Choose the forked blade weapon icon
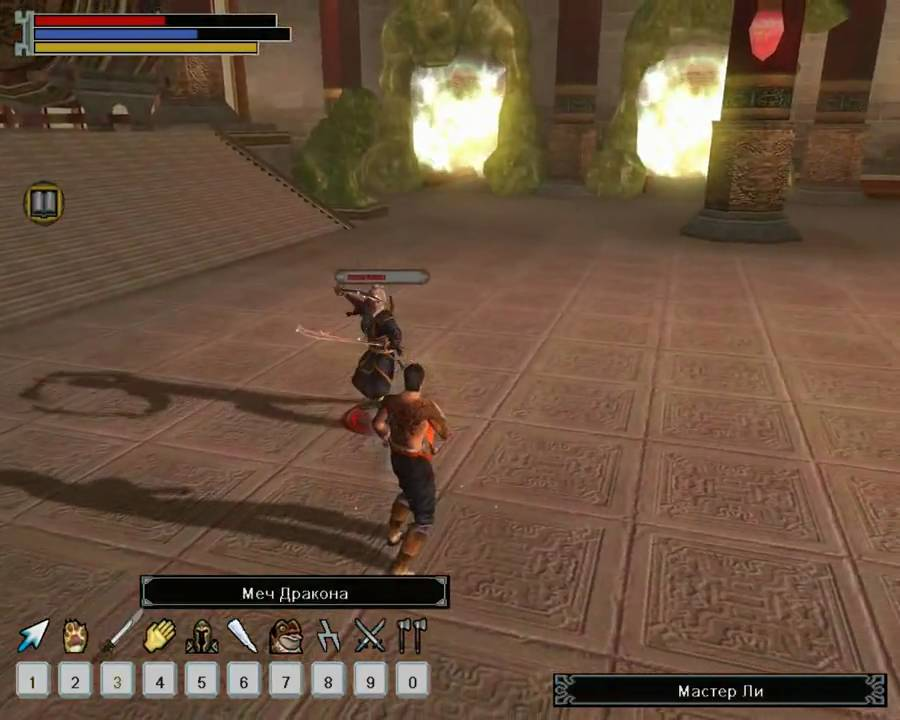Screen dimensions: 900x720 tap(328, 635)
